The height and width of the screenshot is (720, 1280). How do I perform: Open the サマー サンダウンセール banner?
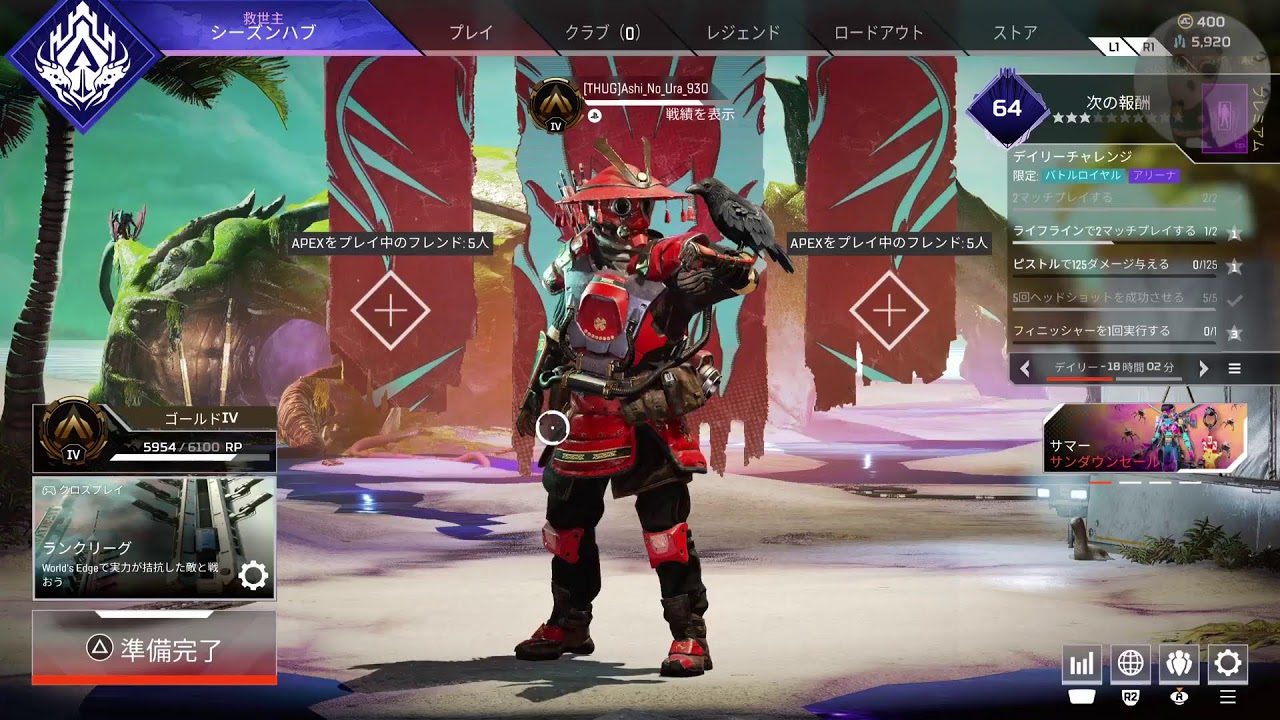click(1145, 438)
